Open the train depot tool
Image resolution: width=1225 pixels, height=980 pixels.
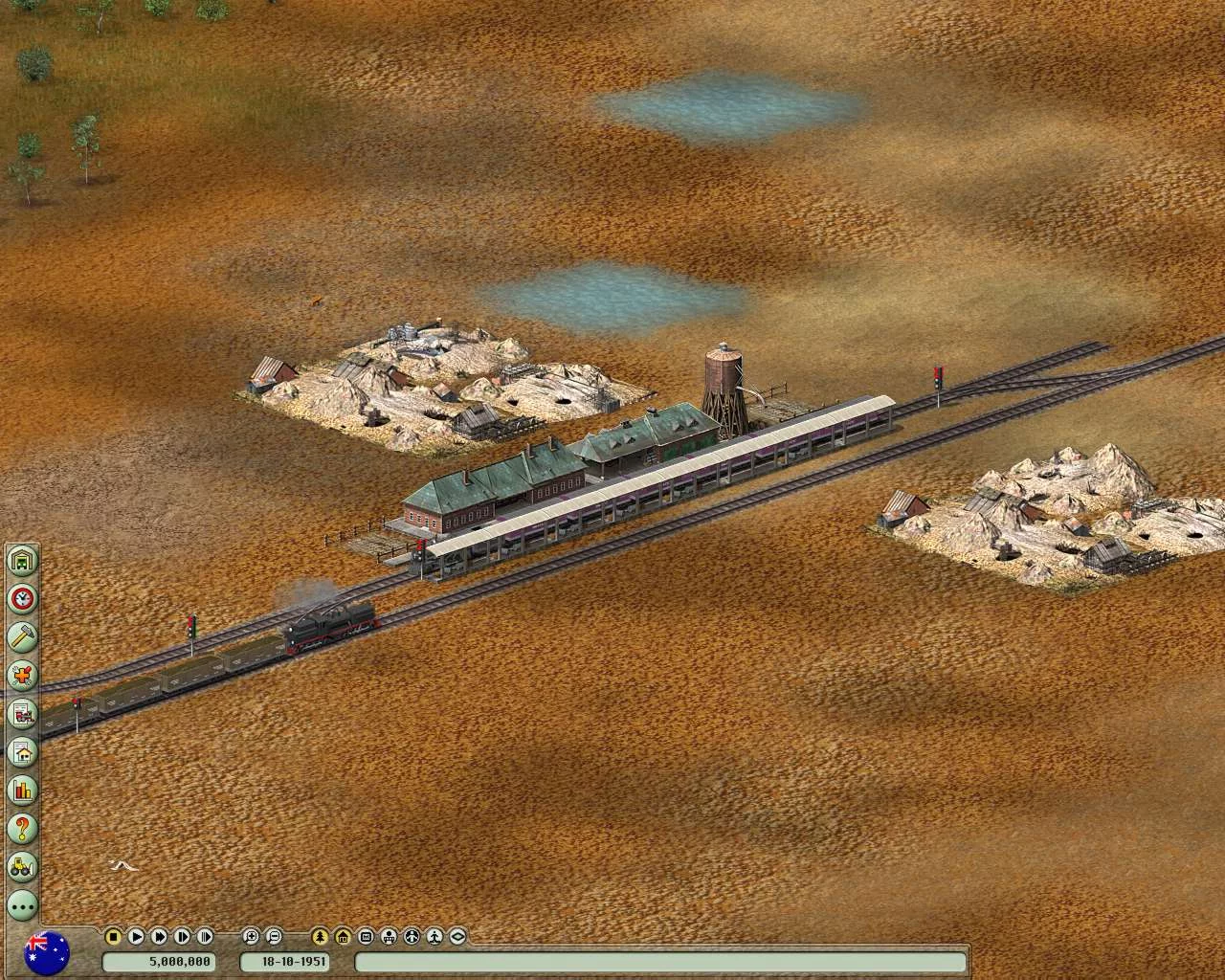[21, 560]
